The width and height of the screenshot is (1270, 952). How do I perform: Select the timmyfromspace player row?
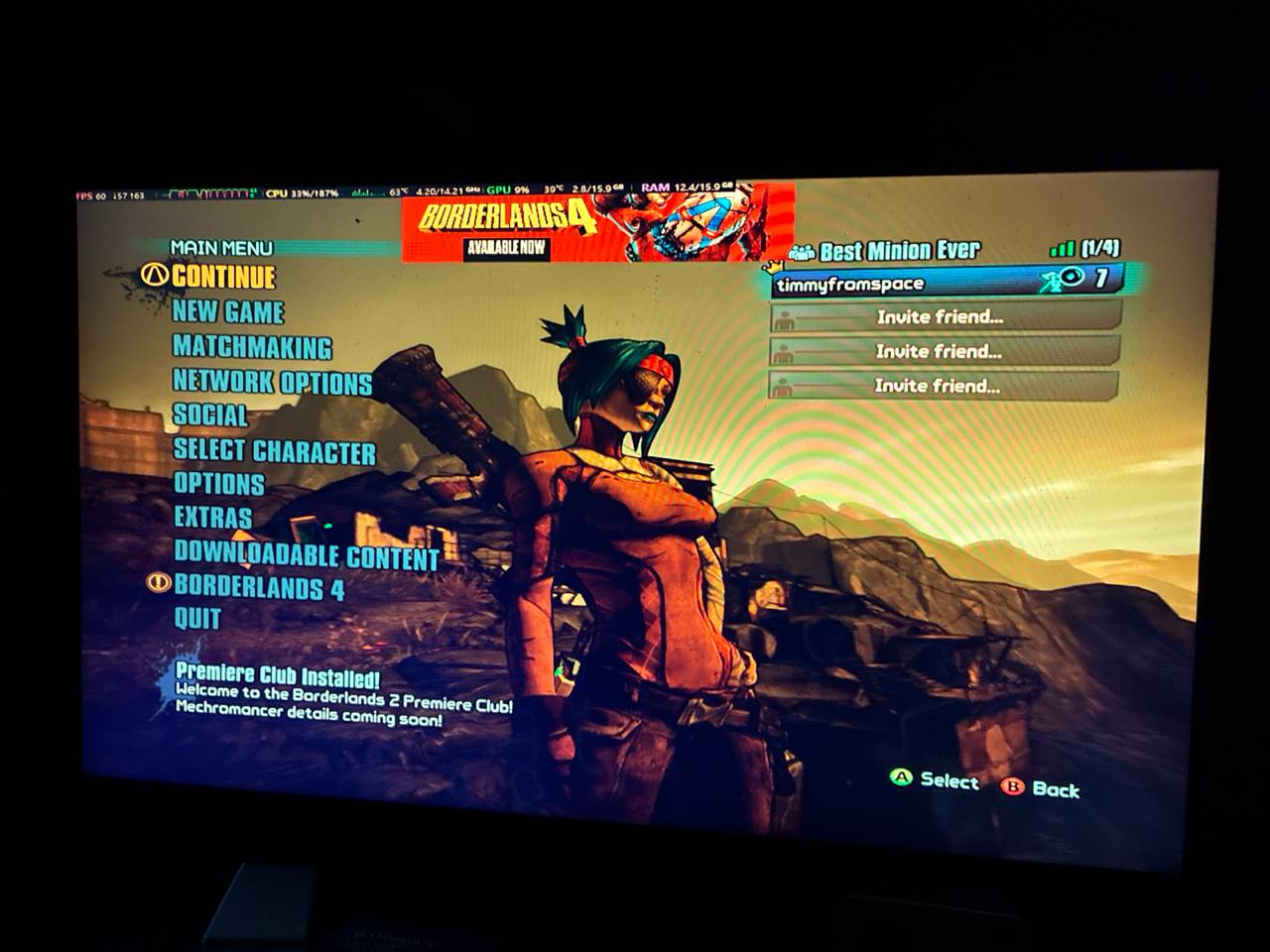pos(948,284)
